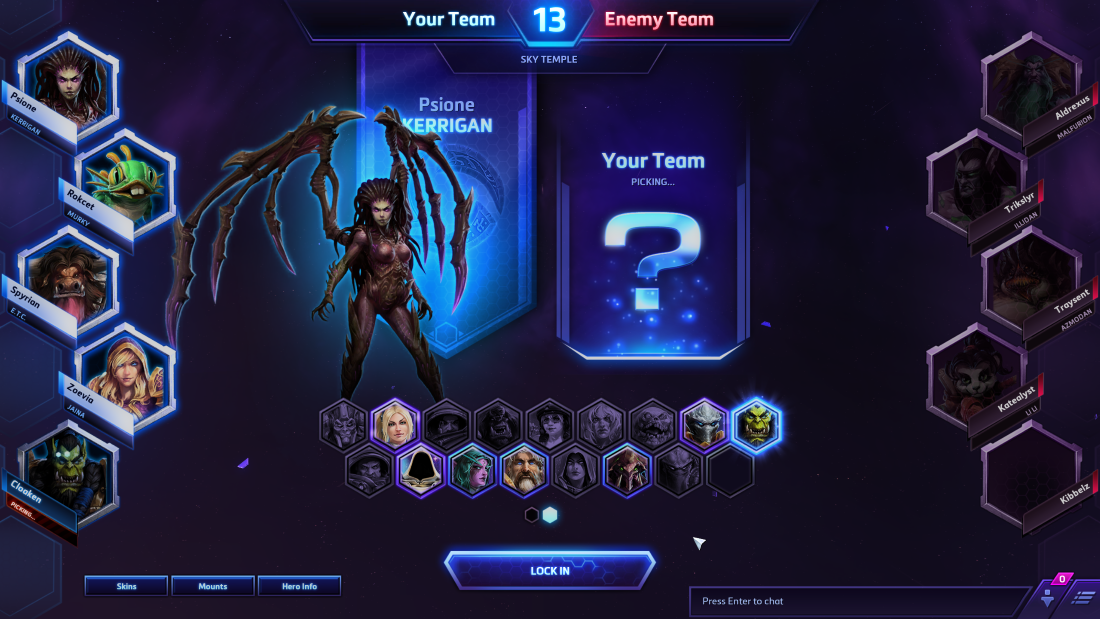
Task: Open the Mounts selection
Action: point(212,586)
